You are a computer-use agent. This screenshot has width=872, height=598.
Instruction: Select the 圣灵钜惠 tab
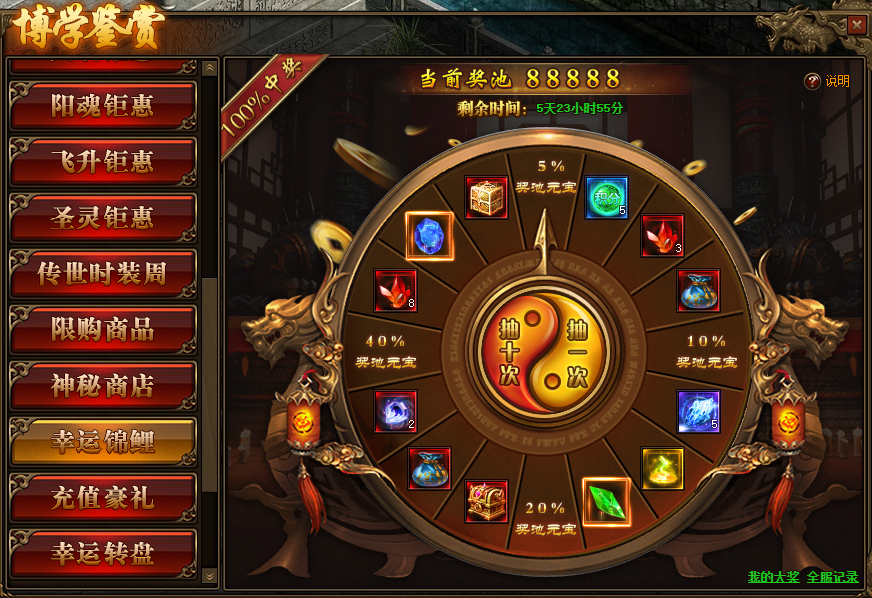(x=102, y=218)
